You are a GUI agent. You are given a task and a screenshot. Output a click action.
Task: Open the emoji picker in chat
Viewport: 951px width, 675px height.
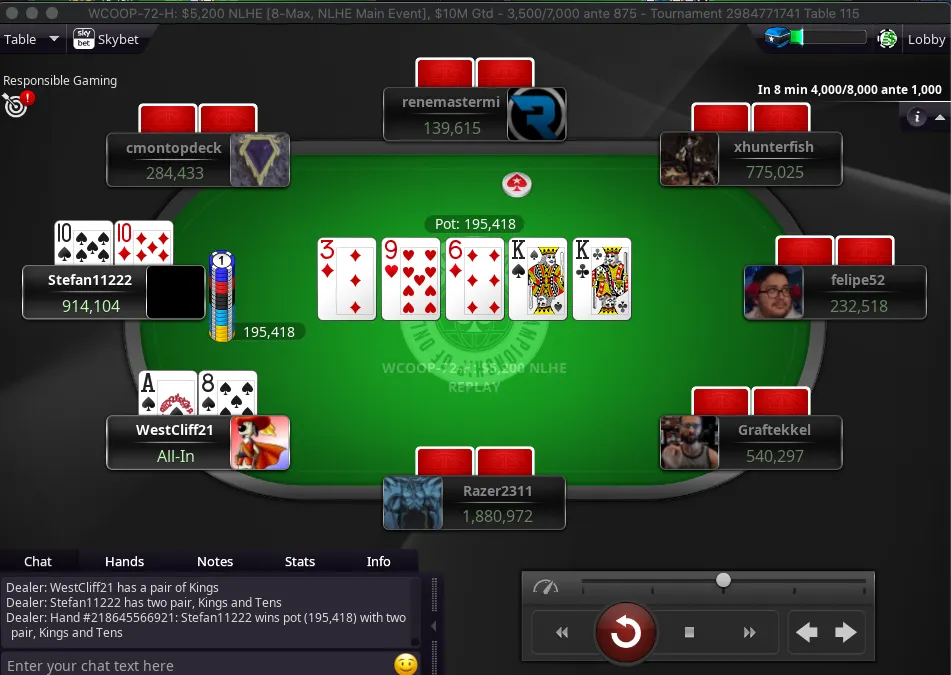coord(405,664)
